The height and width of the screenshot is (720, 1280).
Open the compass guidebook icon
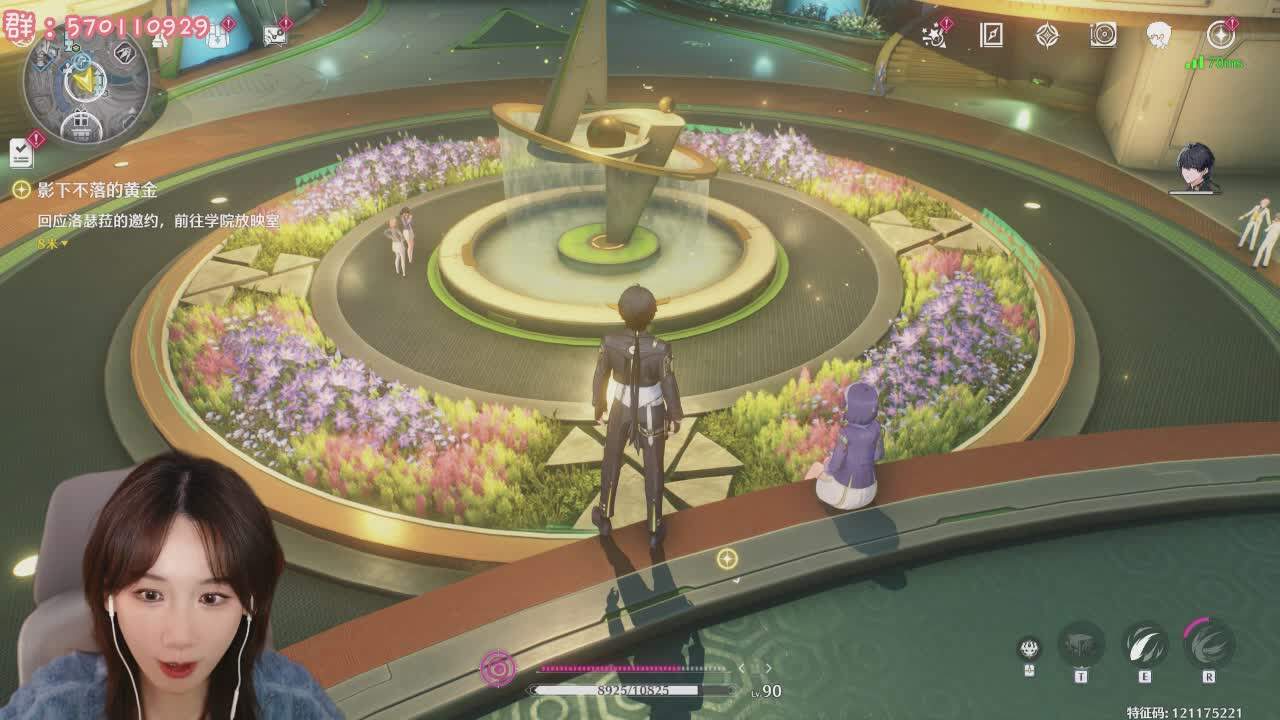[991, 36]
